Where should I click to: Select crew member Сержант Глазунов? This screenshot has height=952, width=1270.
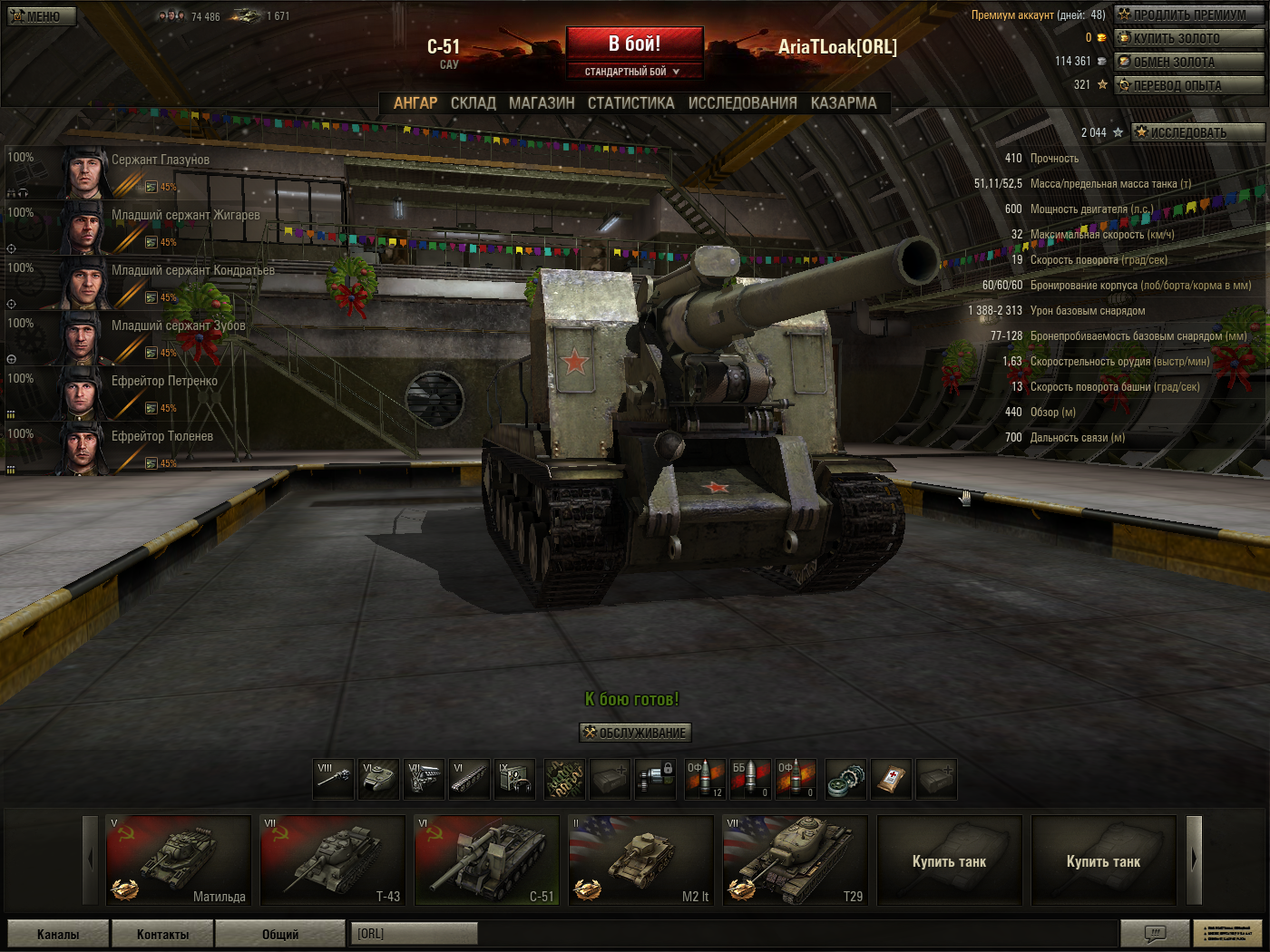(160, 160)
